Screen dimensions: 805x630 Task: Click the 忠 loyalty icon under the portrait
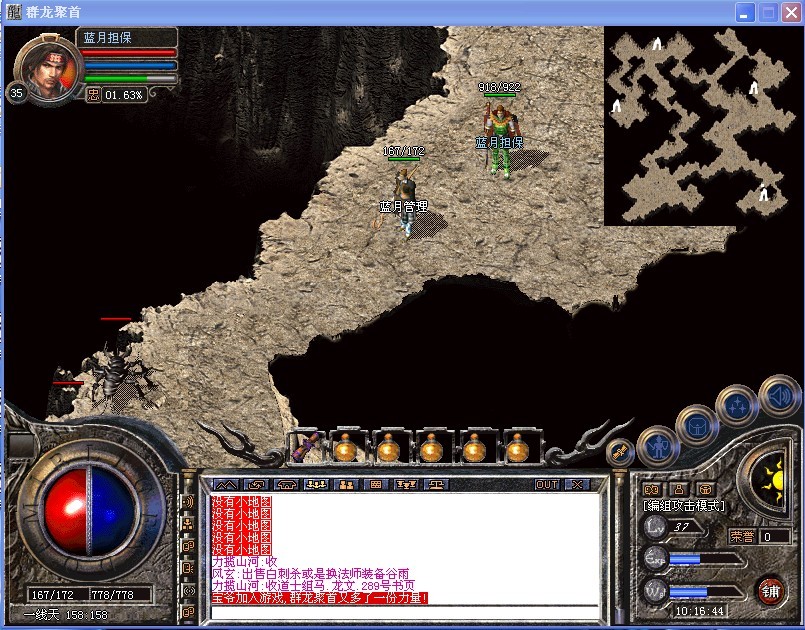tap(94, 94)
